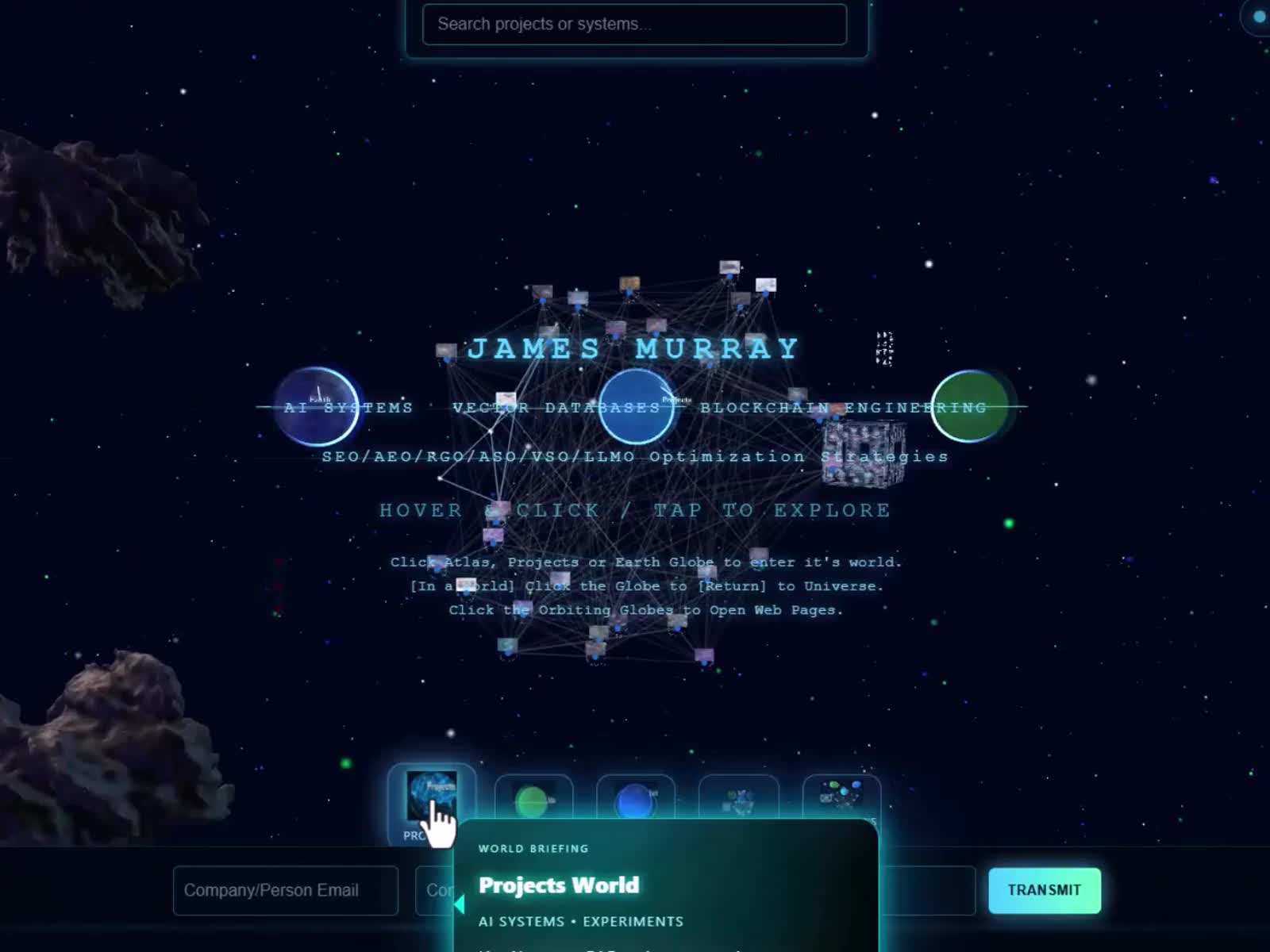Enter the green globe world
This screenshot has height=952, width=1270.
pyautogui.click(x=969, y=406)
